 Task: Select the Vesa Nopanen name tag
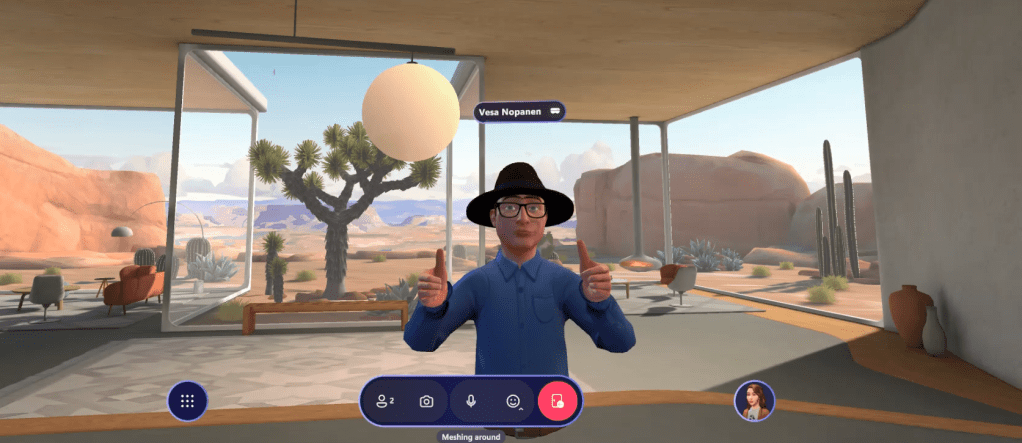click(x=520, y=112)
